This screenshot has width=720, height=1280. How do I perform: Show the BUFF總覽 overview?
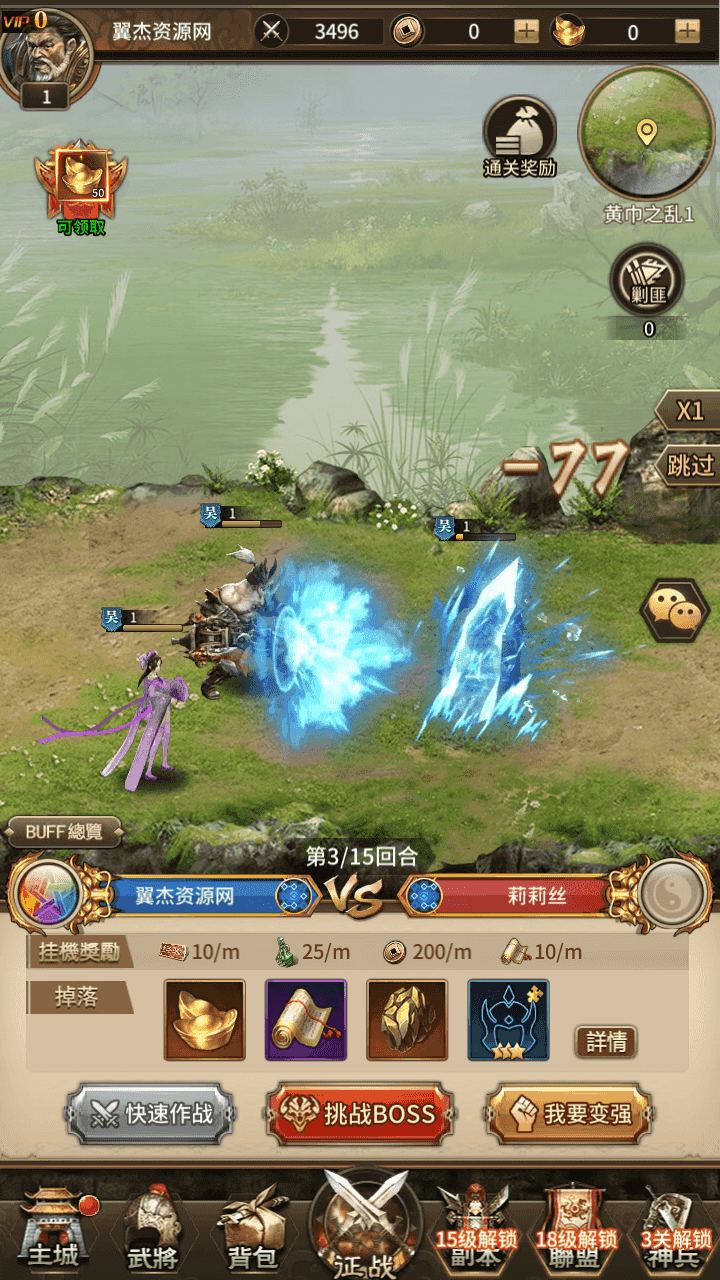click(x=65, y=831)
